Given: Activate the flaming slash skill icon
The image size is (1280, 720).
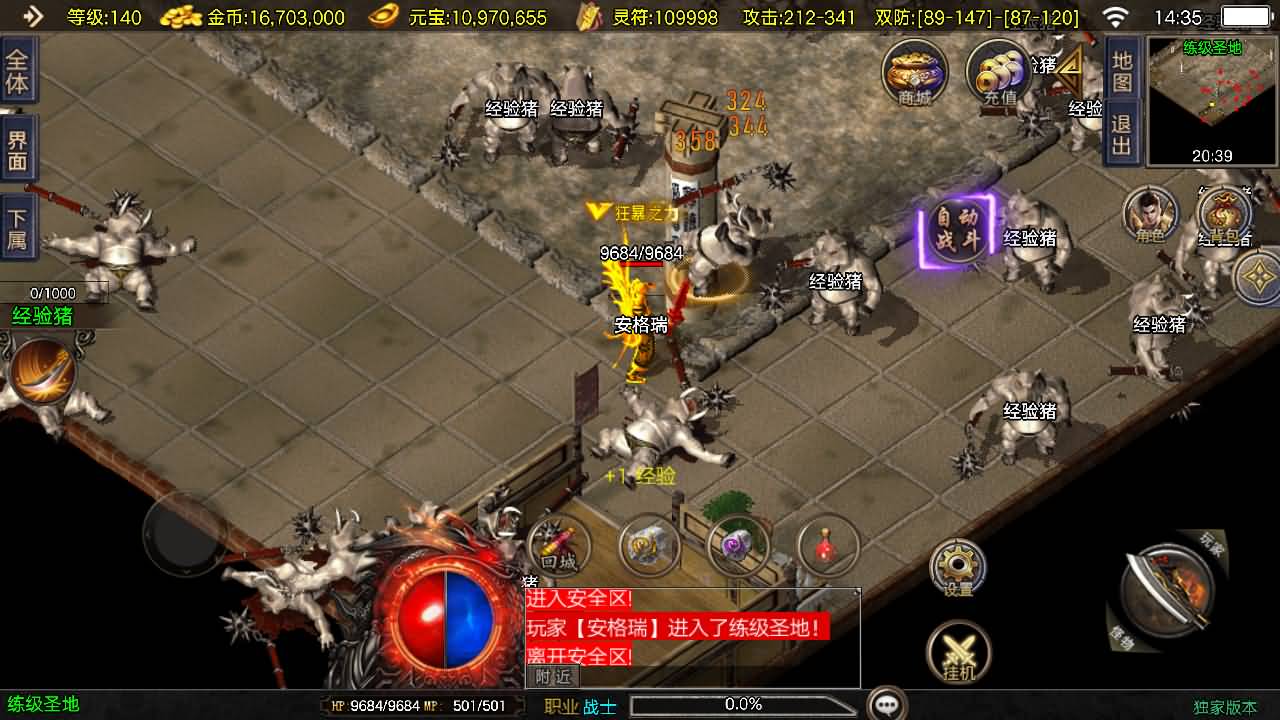Looking at the screenshot, I should click(42, 371).
